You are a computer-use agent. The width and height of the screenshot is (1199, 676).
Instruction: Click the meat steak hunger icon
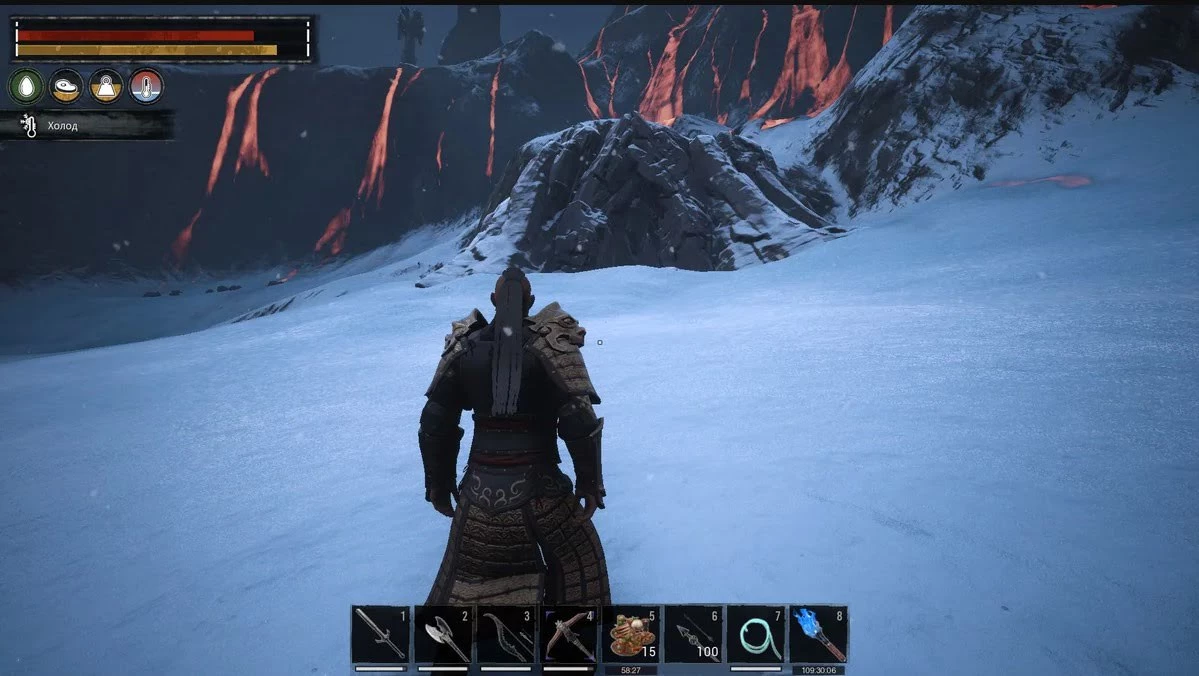pos(66,87)
